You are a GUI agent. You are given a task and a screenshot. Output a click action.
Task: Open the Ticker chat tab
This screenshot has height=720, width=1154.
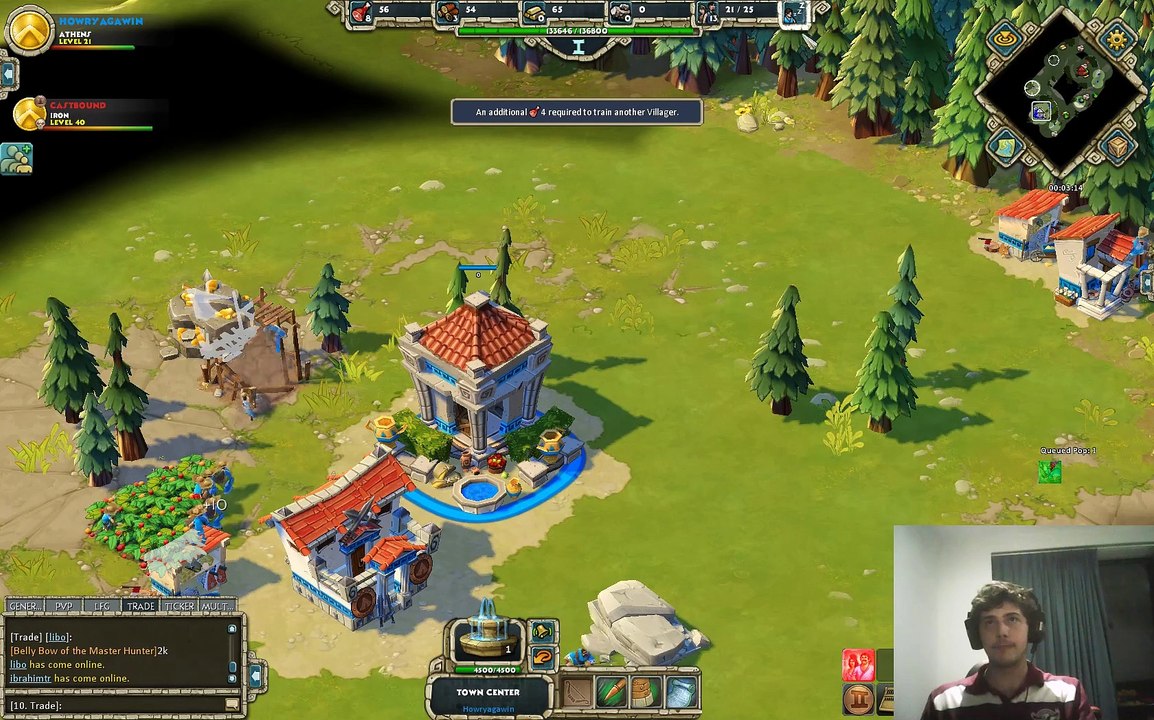coord(179,606)
